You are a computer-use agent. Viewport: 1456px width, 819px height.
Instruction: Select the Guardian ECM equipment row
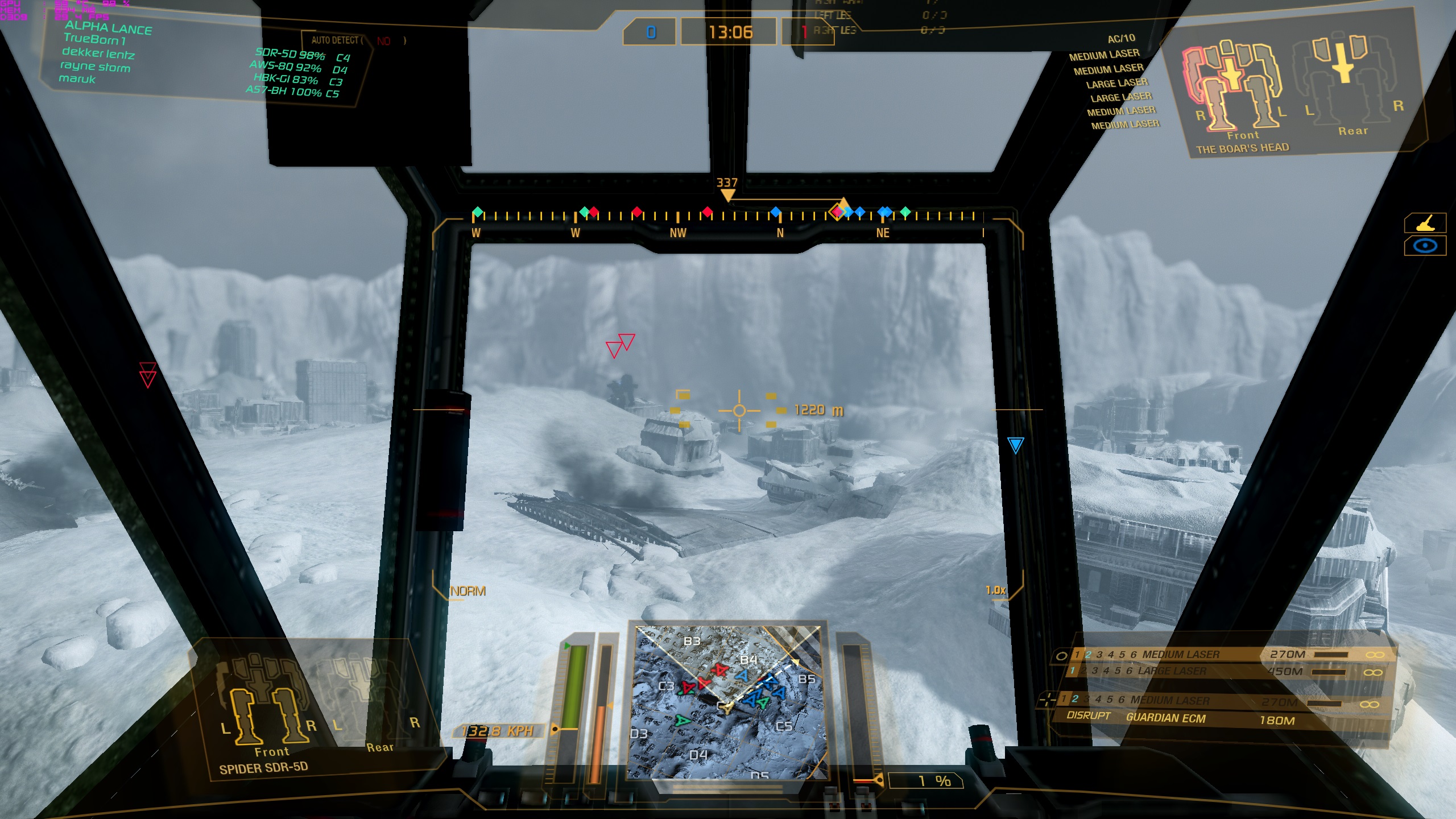click(x=1166, y=718)
